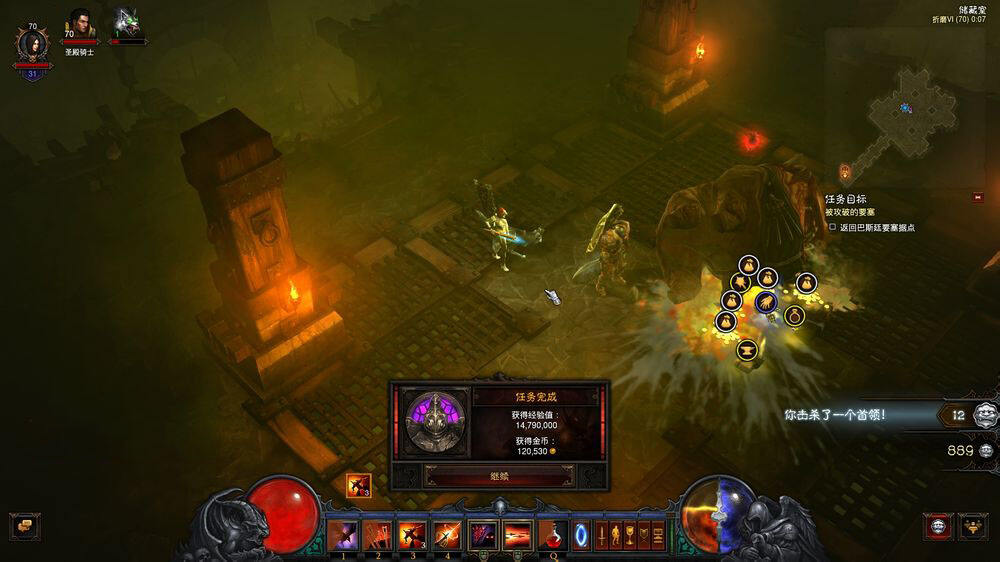Open the helmet button in the bottom corner
1000x562 pixels.
click(973, 526)
